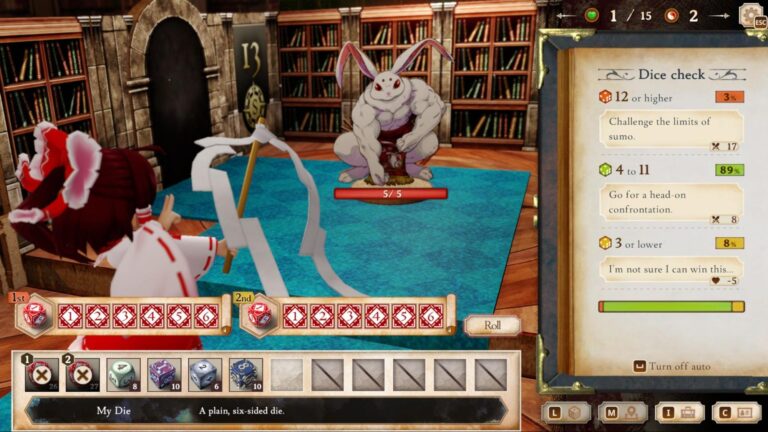
Task: Open the character card button labeled C
Action: tap(735, 412)
